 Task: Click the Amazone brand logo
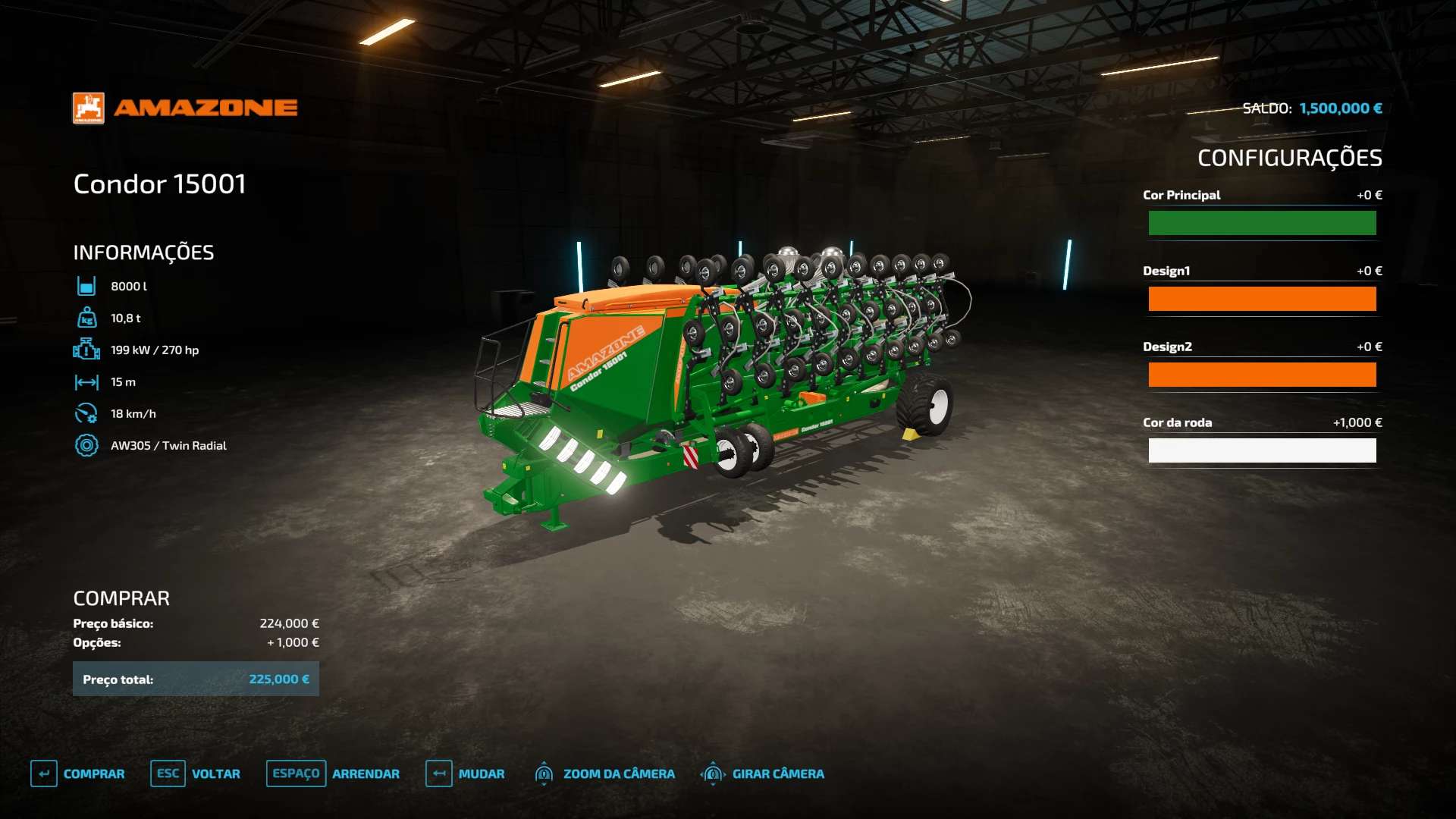pyautogui.click(x=184, y=106)
